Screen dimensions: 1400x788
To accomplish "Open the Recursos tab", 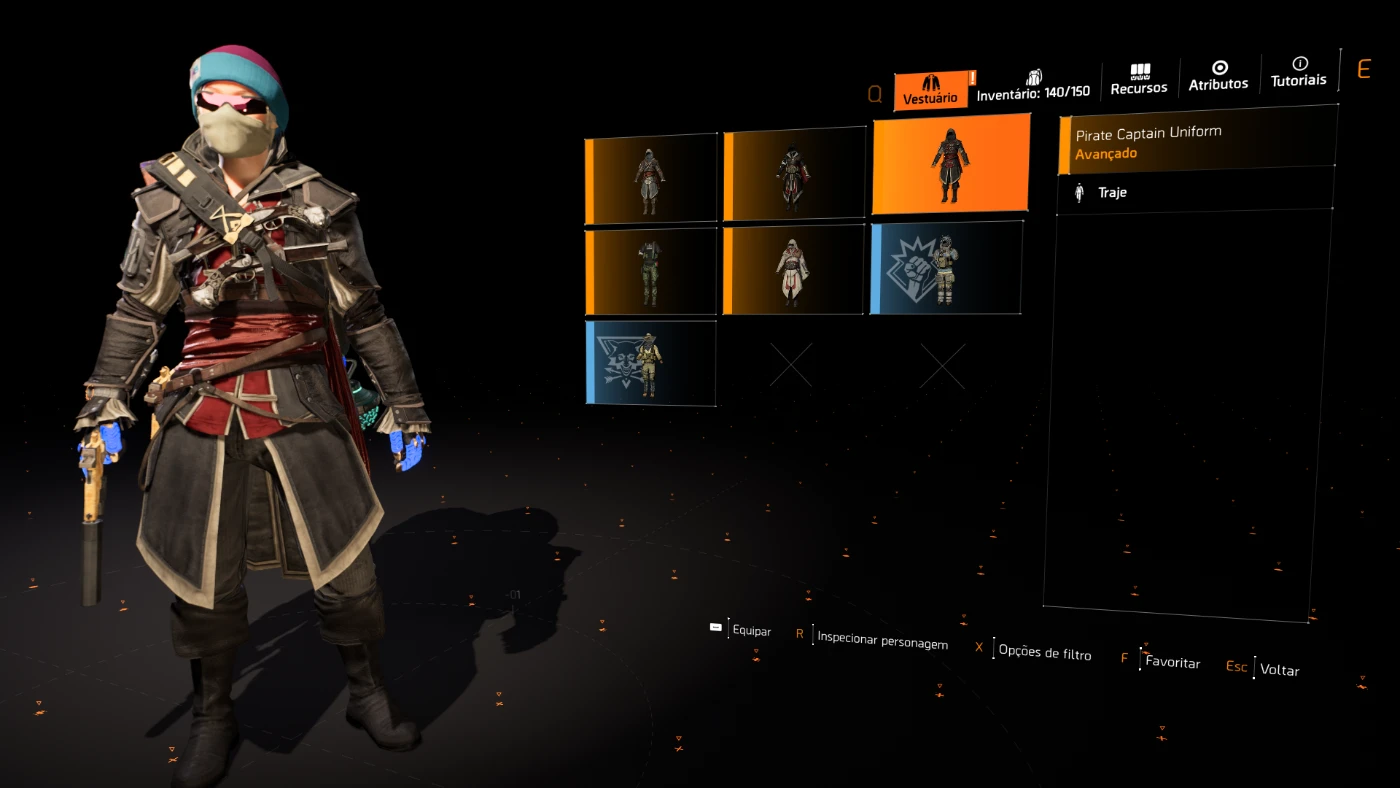I will [x=1139, y=80].
